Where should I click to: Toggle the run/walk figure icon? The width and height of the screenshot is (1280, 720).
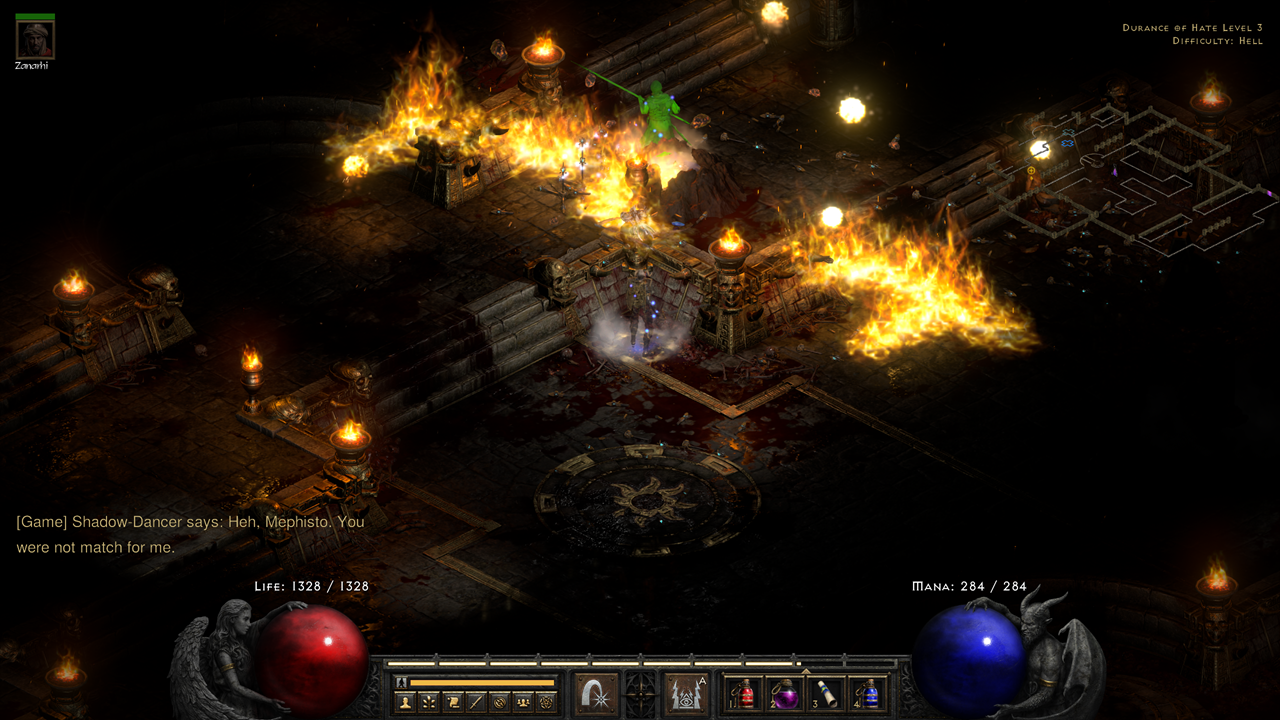point(401,682)
